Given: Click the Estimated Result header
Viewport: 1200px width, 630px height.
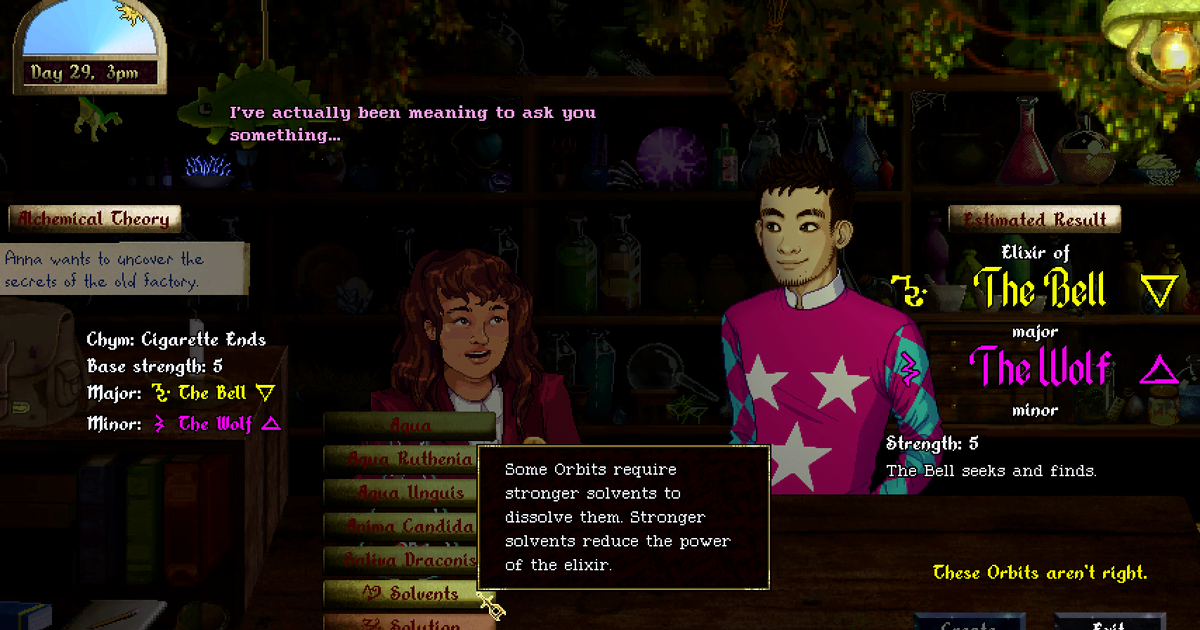Looking at the screenshot, I should point(1035,220).
